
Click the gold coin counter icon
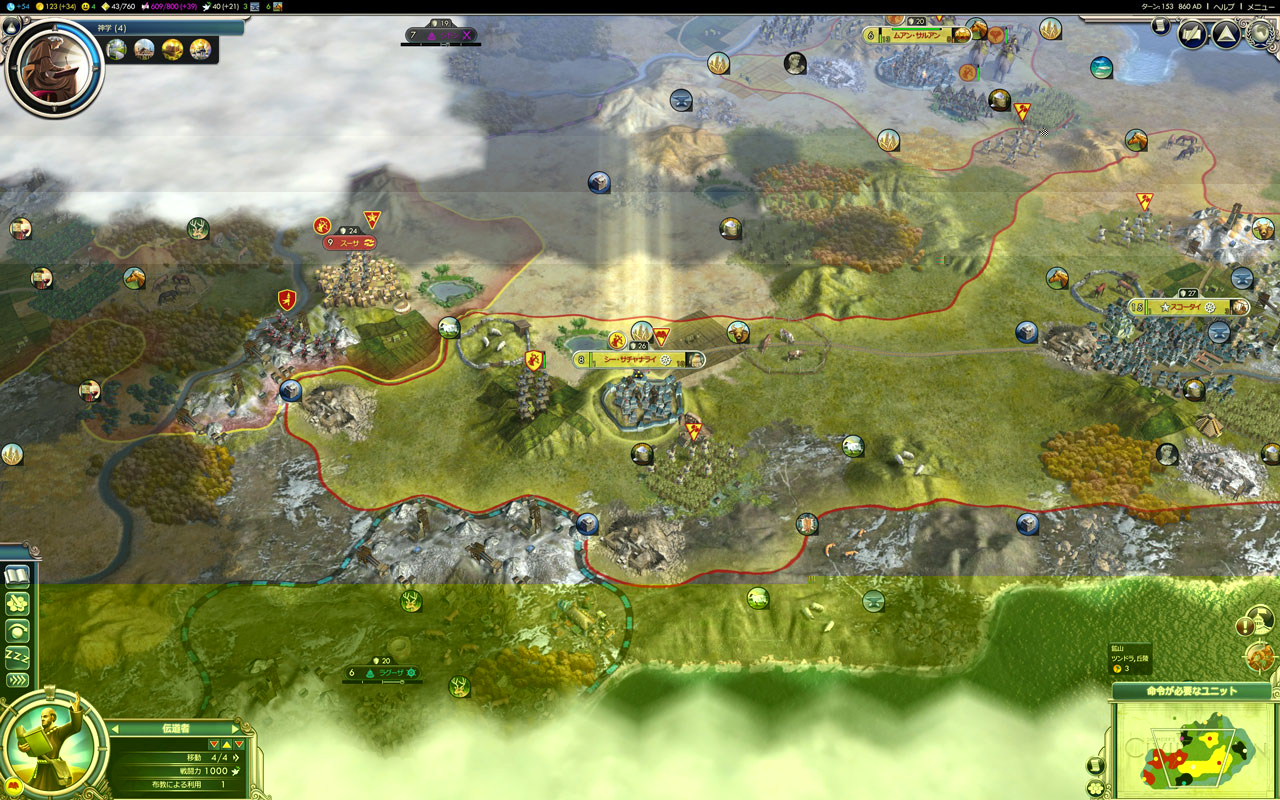39,8
